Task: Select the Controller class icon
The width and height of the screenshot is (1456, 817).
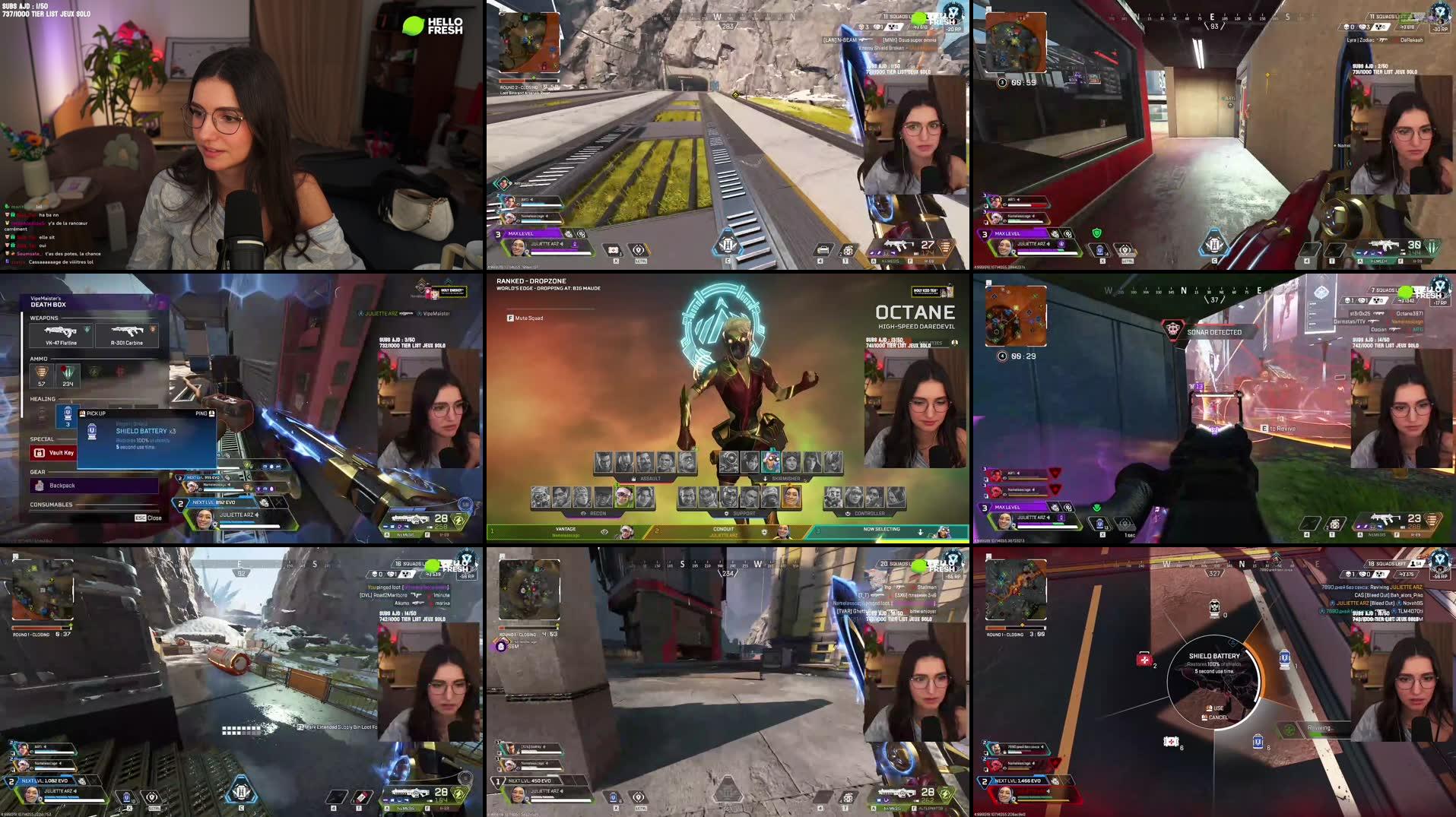Action: point(848,514)
